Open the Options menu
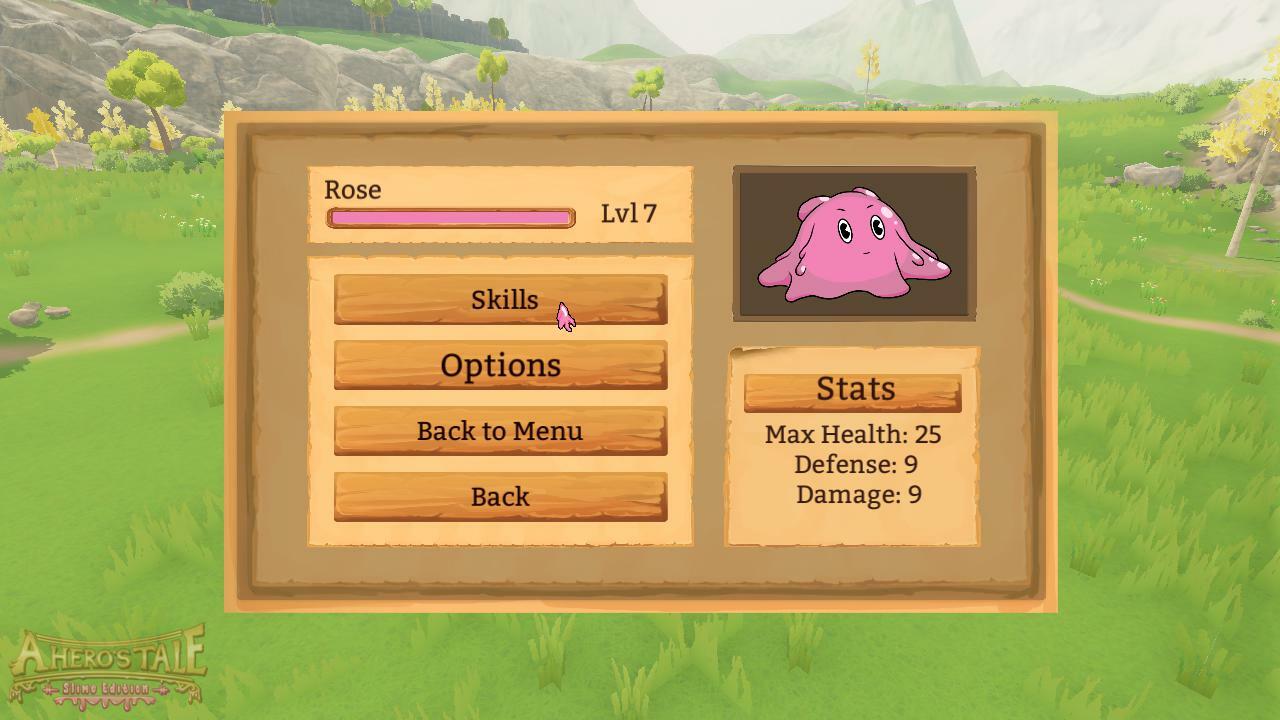This screenshot has height=720, width=1280. (500, 365)
